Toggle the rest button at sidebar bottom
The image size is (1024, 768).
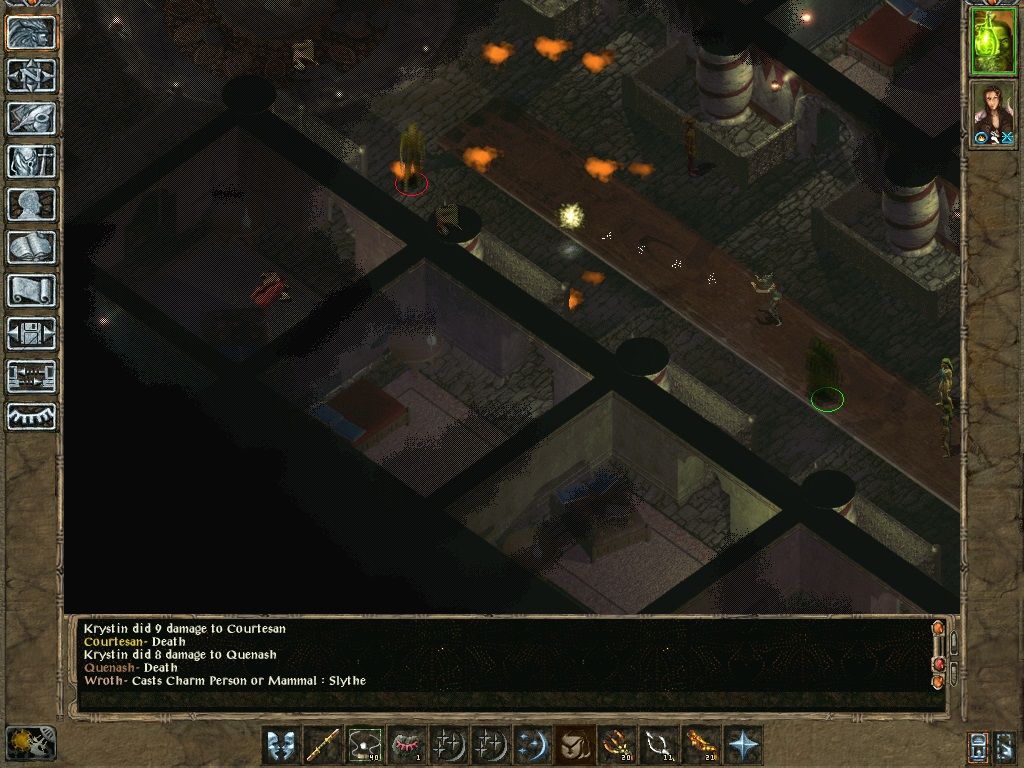click(31, 417)
